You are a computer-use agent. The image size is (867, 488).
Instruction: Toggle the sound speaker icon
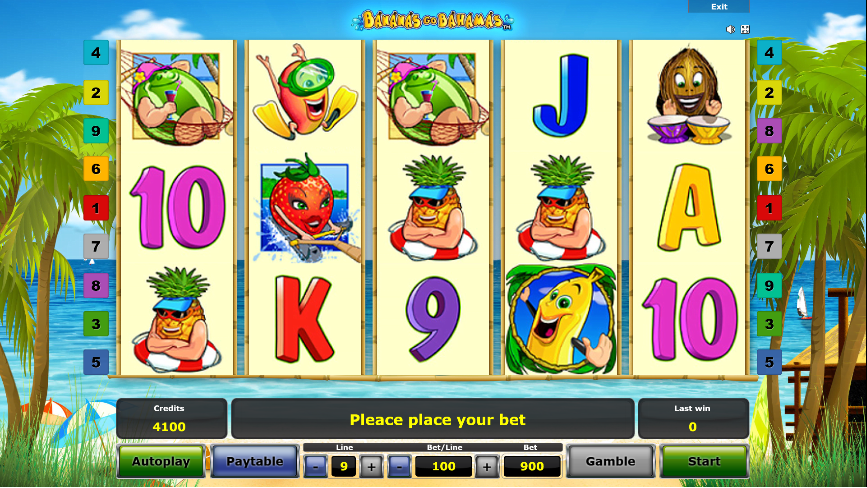coord(731,30)
